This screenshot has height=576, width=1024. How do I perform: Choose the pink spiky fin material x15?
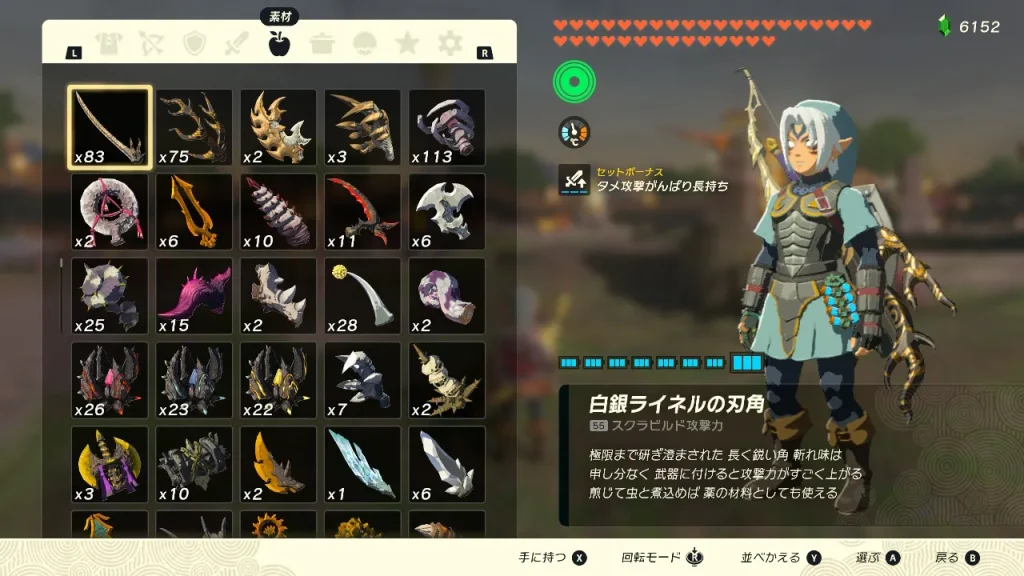tap(194, 295)
